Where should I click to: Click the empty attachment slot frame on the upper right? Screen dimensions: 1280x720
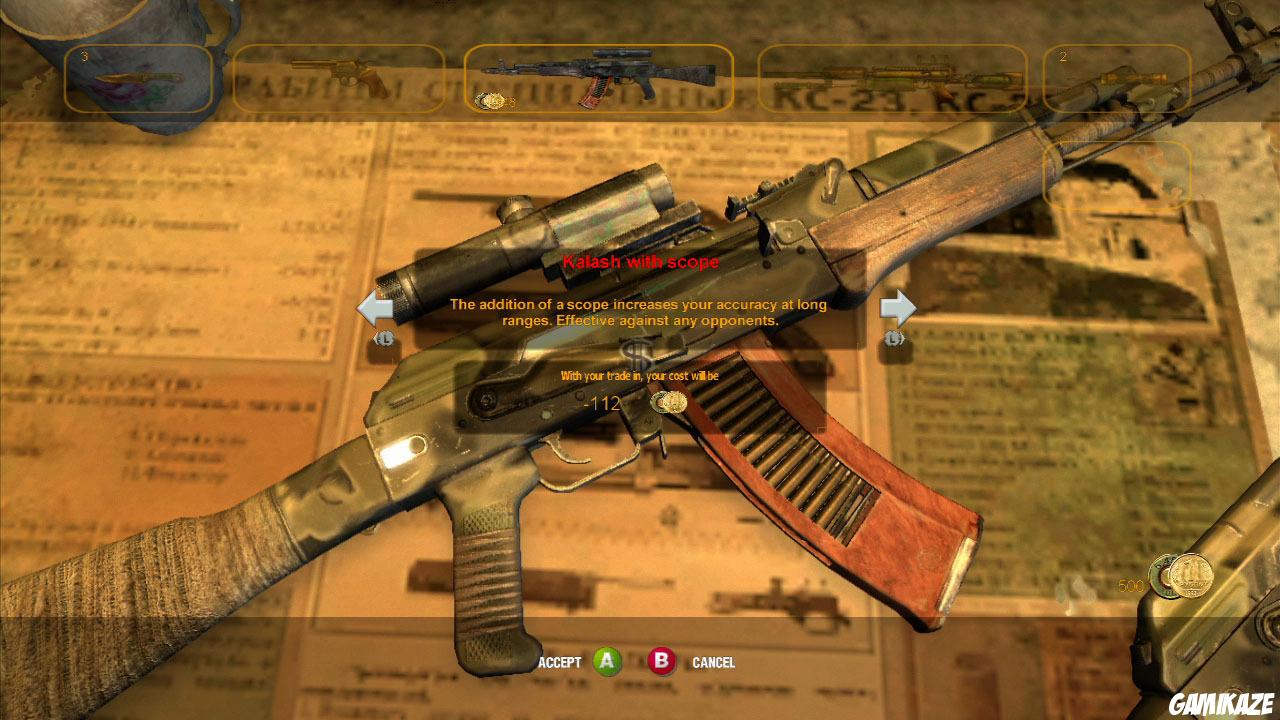click(x=1117, y=172)
